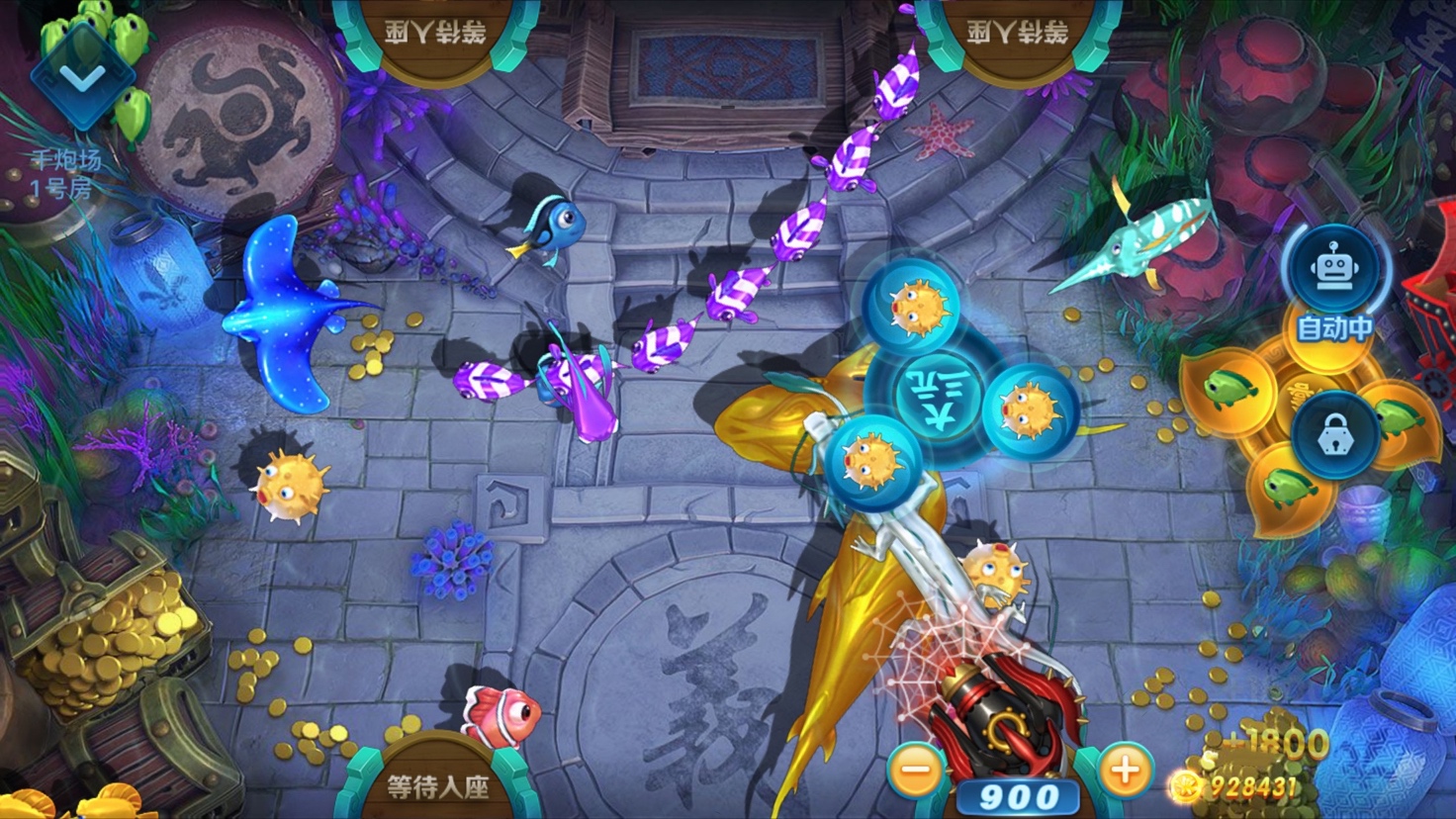The image size is (1456, 819).
Task: Activate the padlock target lock button
Action: point(1334,435)
